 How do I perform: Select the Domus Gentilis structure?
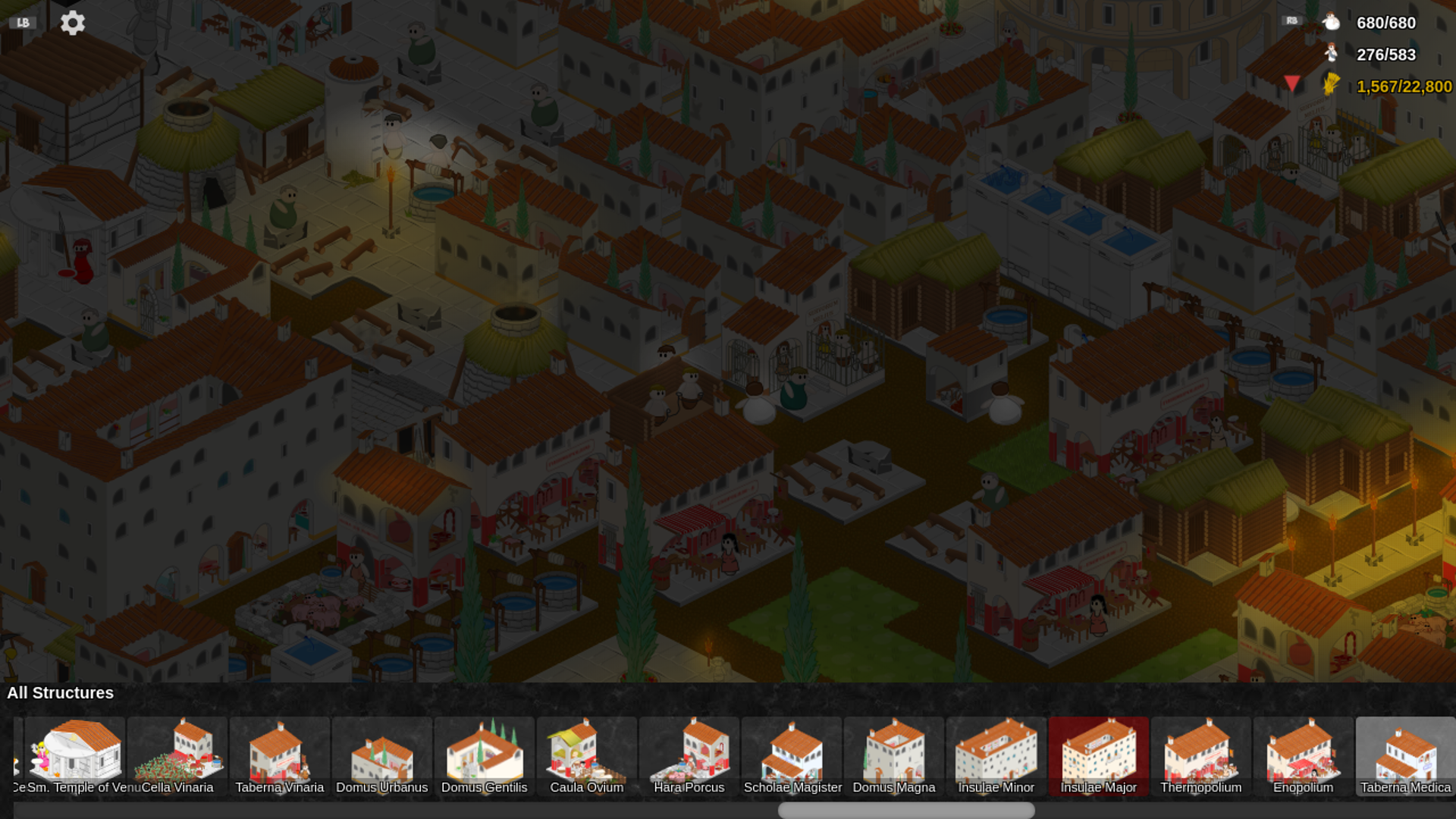pyautogui.click(x=485, y=756)
